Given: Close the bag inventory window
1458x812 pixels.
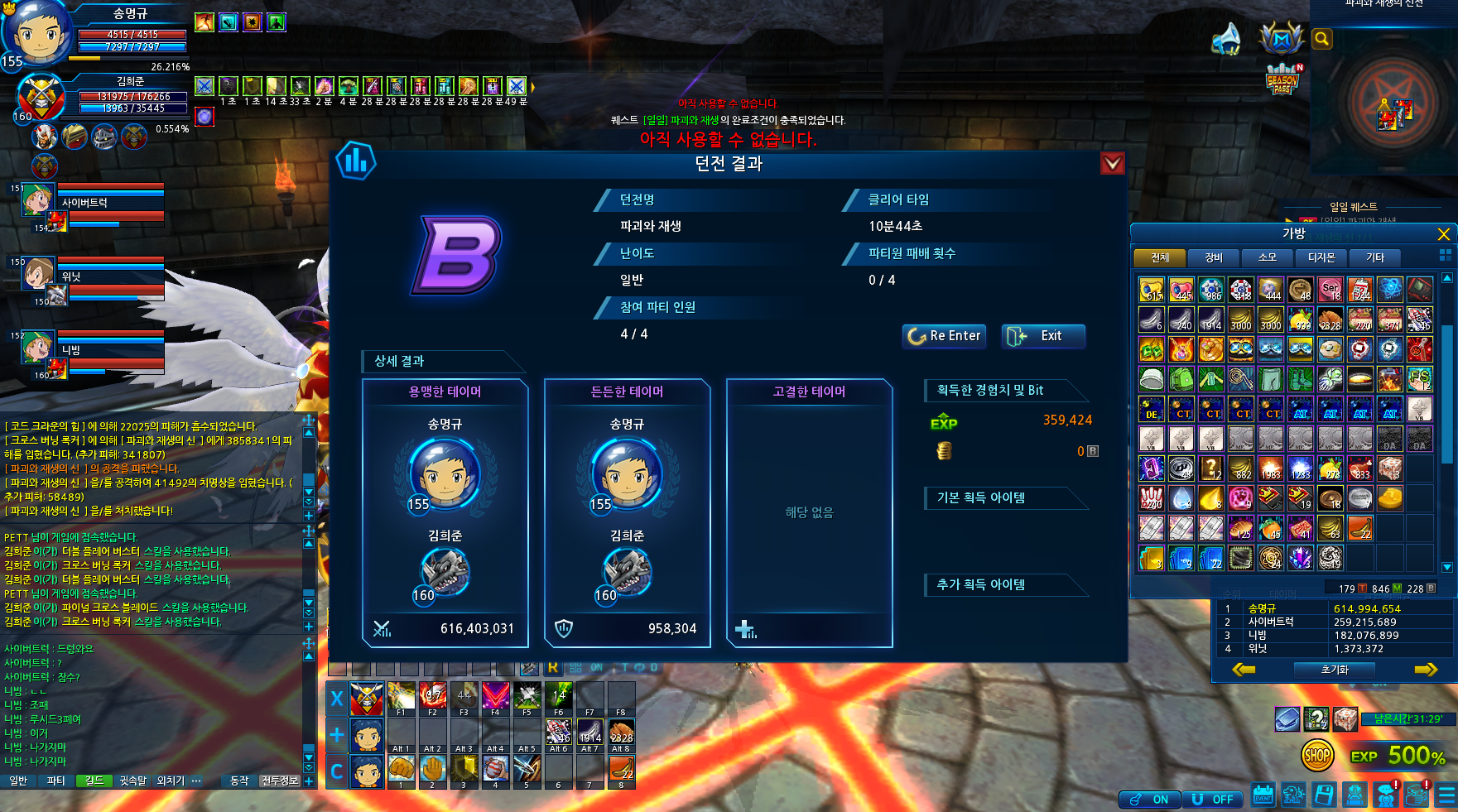Looking at the screenshot, I should 1443,234.
